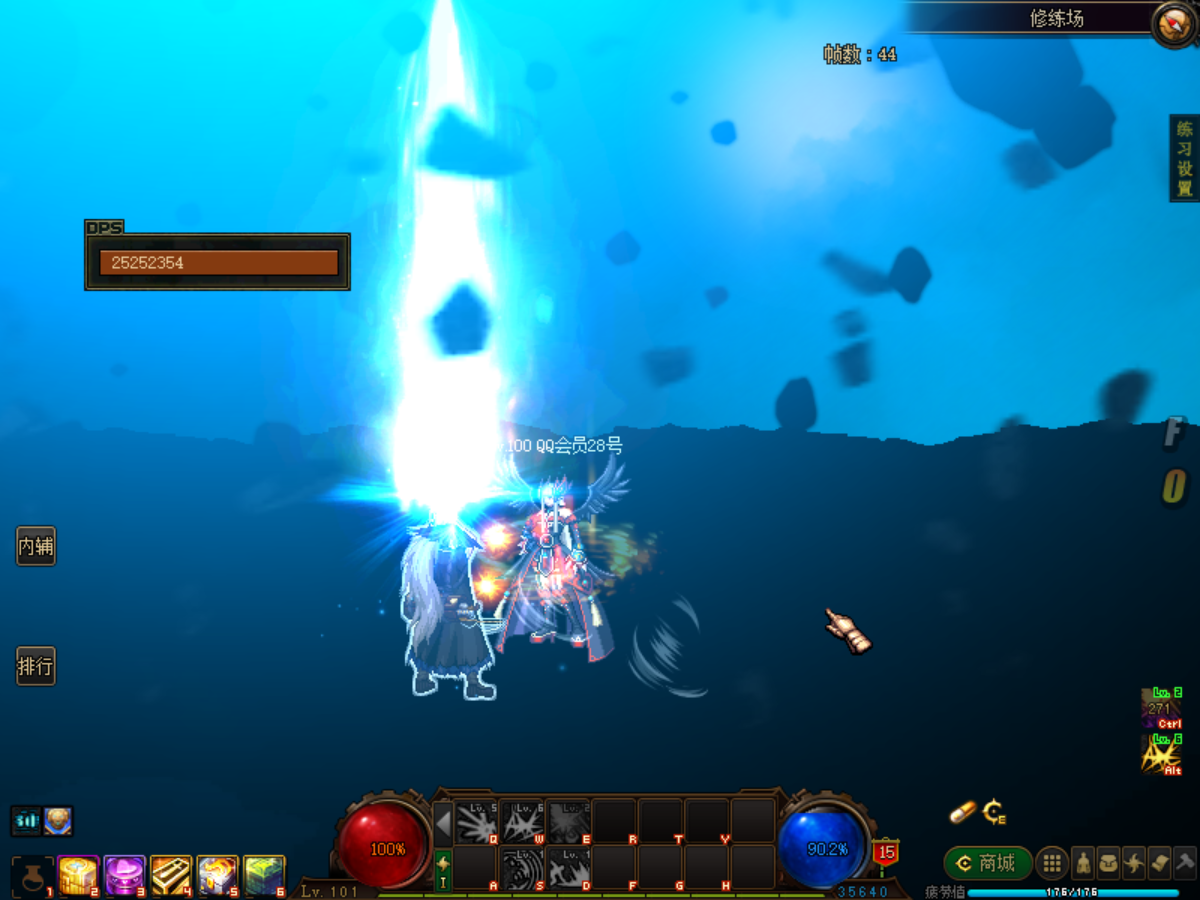This screenshot has width=1200, height=900.
Task: Click the skill bar left arrow
Action: 442,823
